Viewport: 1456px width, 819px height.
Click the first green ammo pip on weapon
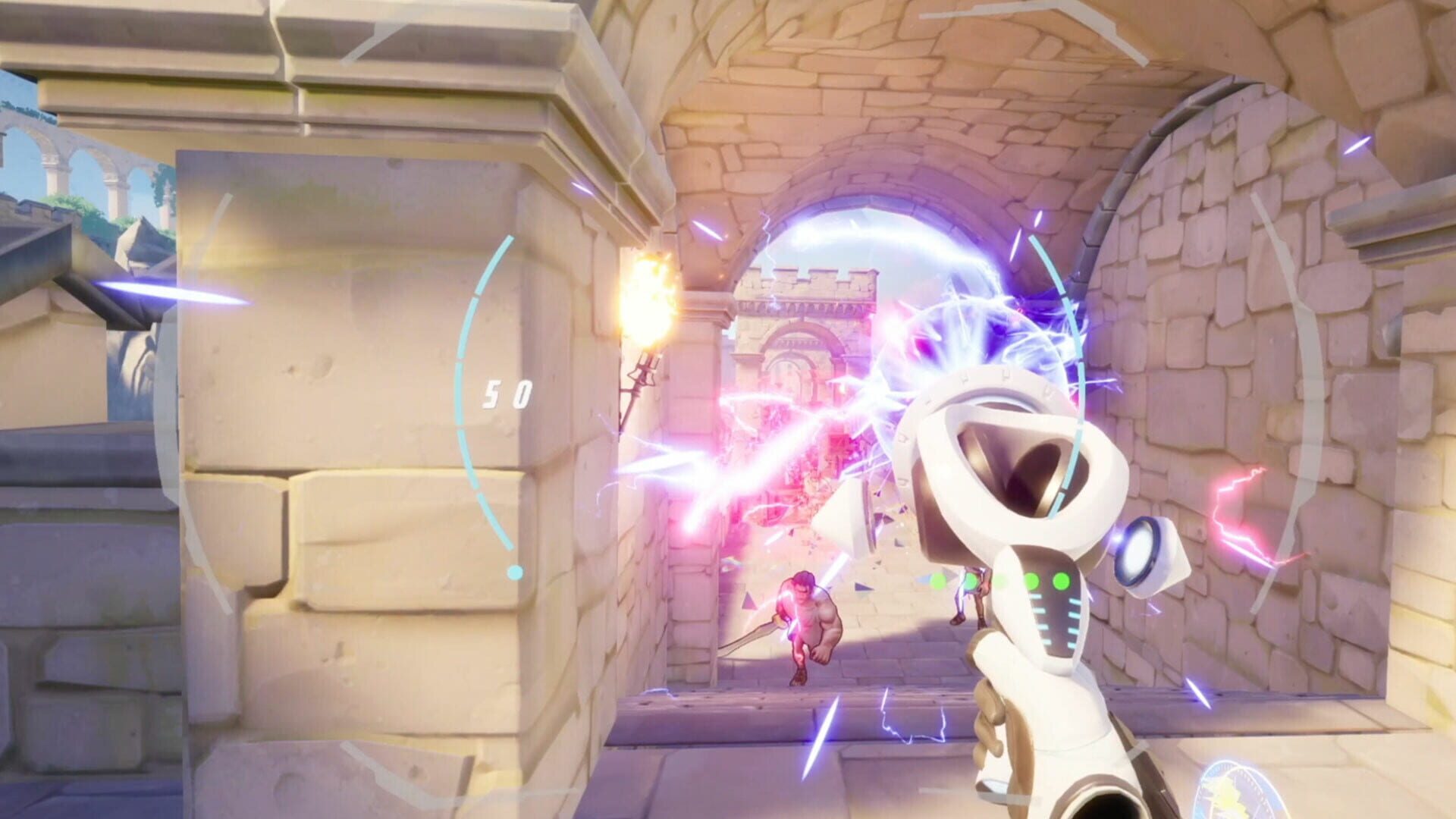click(x=938, y=581)
